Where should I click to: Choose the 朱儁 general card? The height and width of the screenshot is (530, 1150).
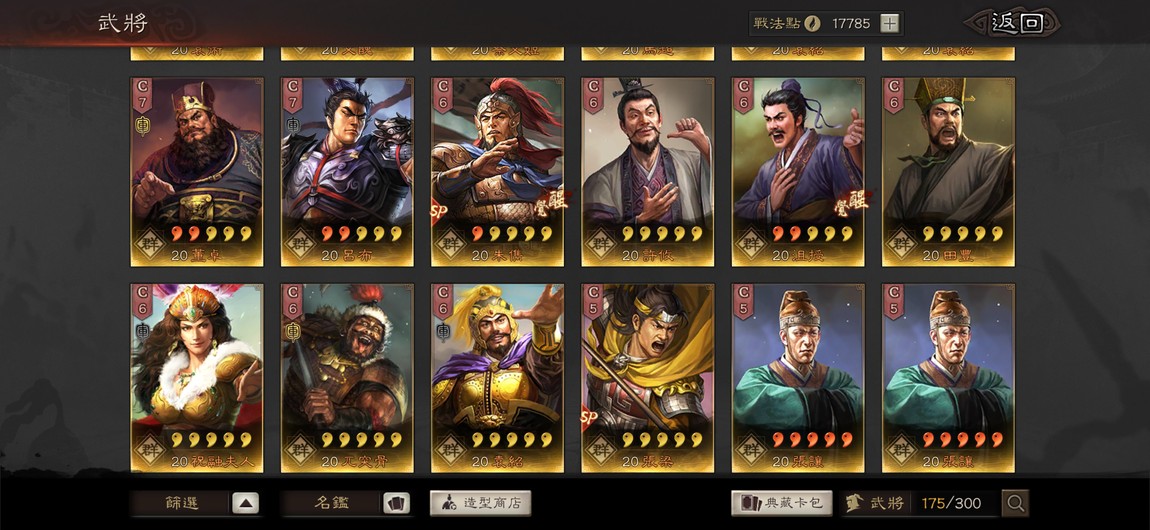tap(497, 171)
